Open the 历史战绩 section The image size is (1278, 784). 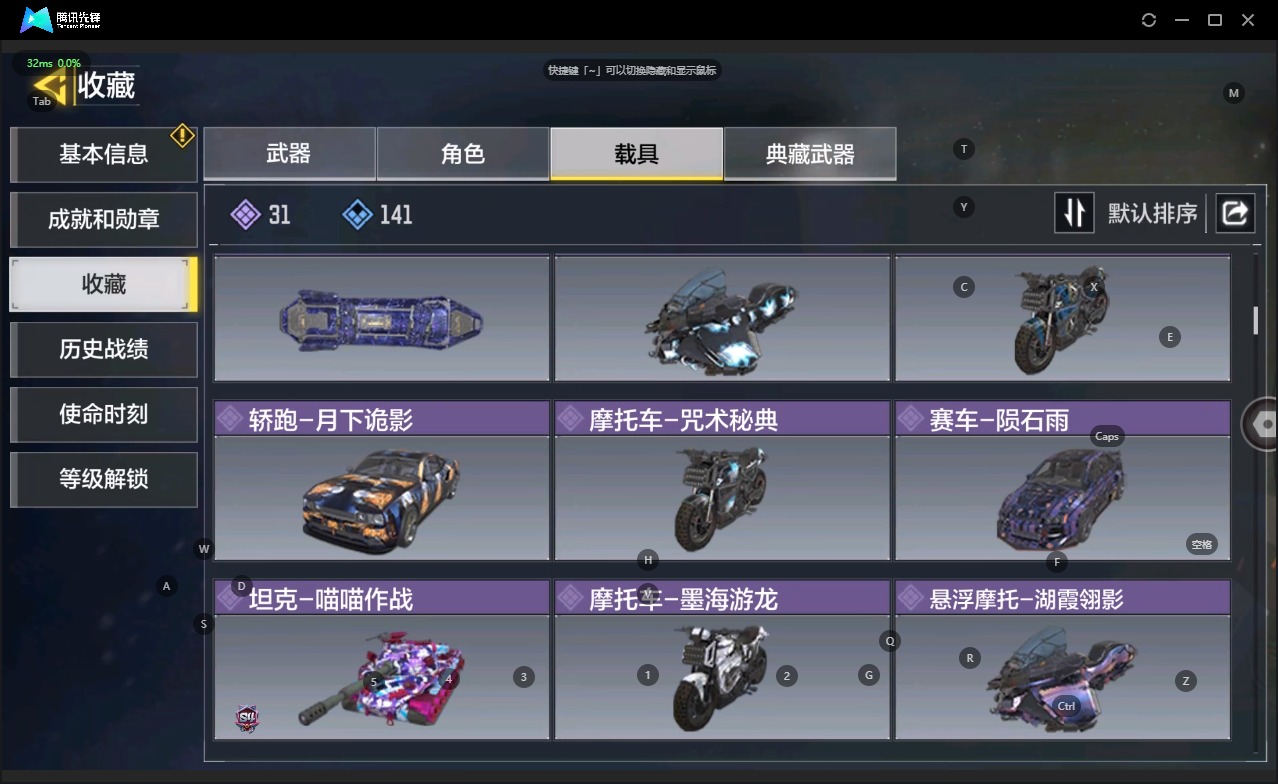(x=103, y=349)
